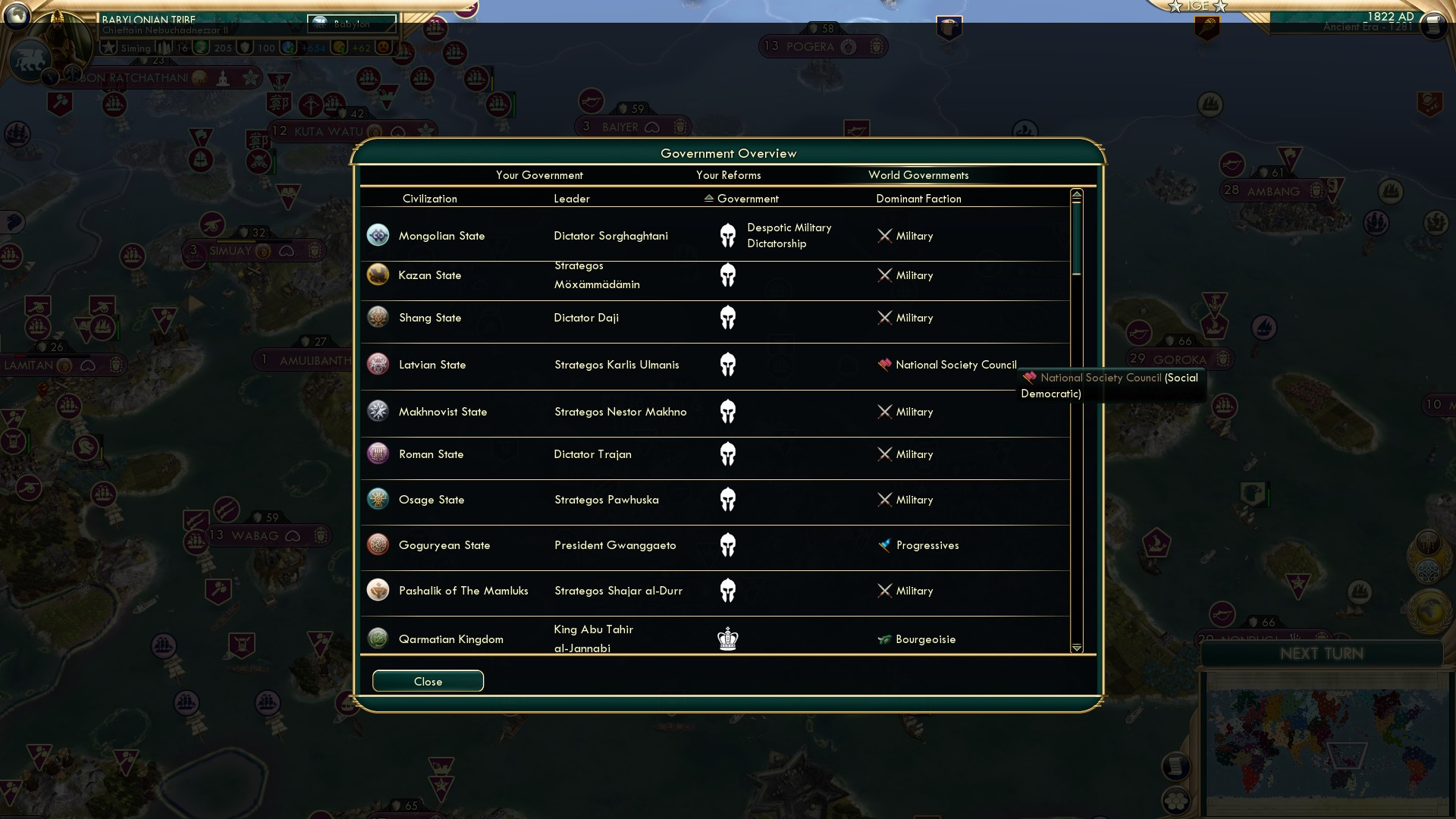Click the Next Turn button
The image size is (1456, 819).
coord(1323,654)
